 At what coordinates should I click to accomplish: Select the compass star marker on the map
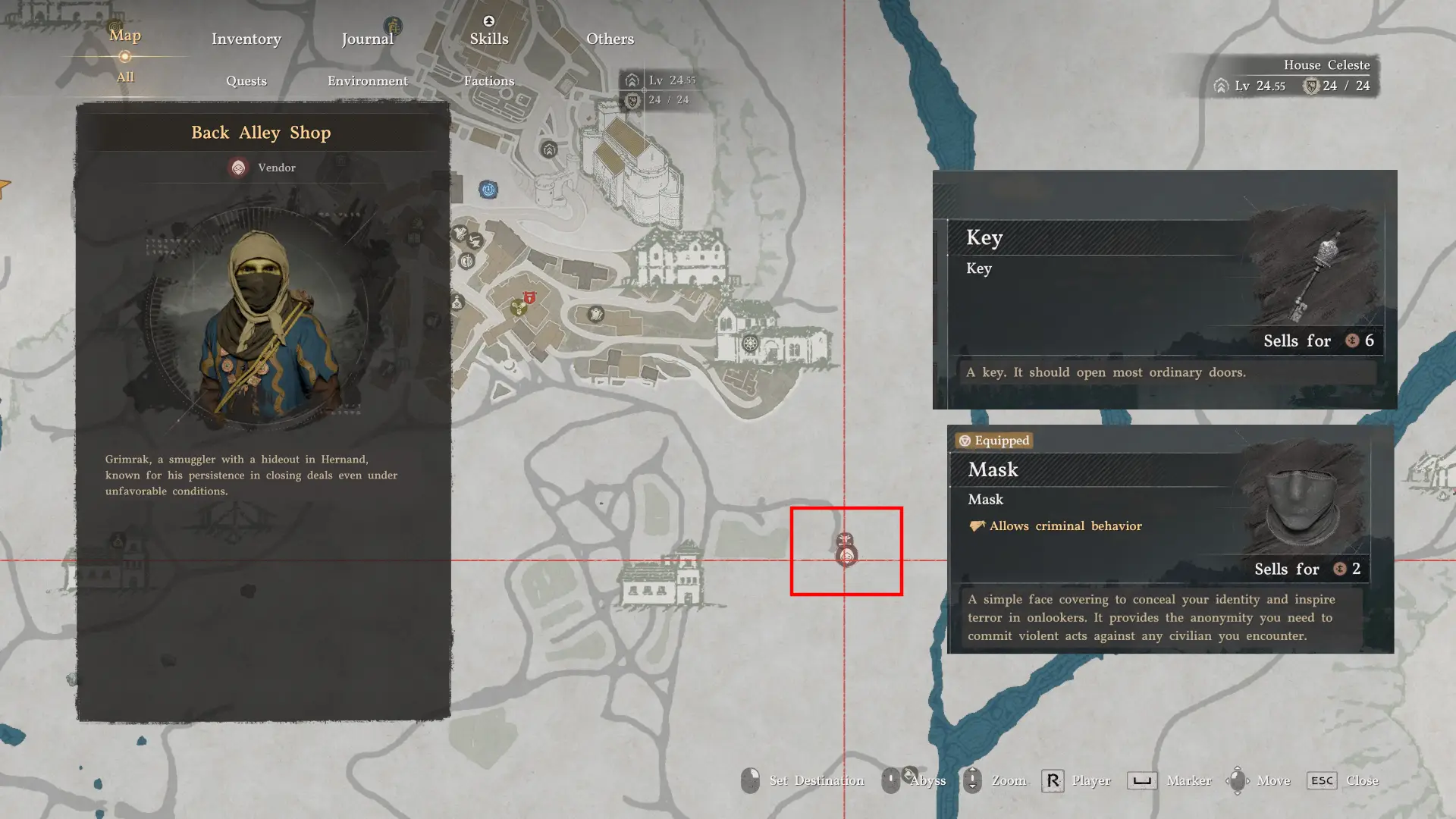click(x=750, y=344)
